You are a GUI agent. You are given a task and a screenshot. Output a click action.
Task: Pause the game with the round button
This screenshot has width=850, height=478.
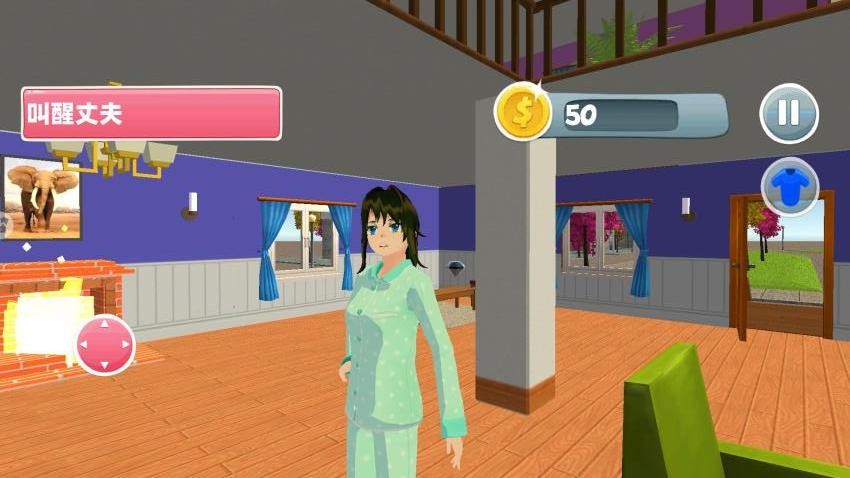coord(789,113)
